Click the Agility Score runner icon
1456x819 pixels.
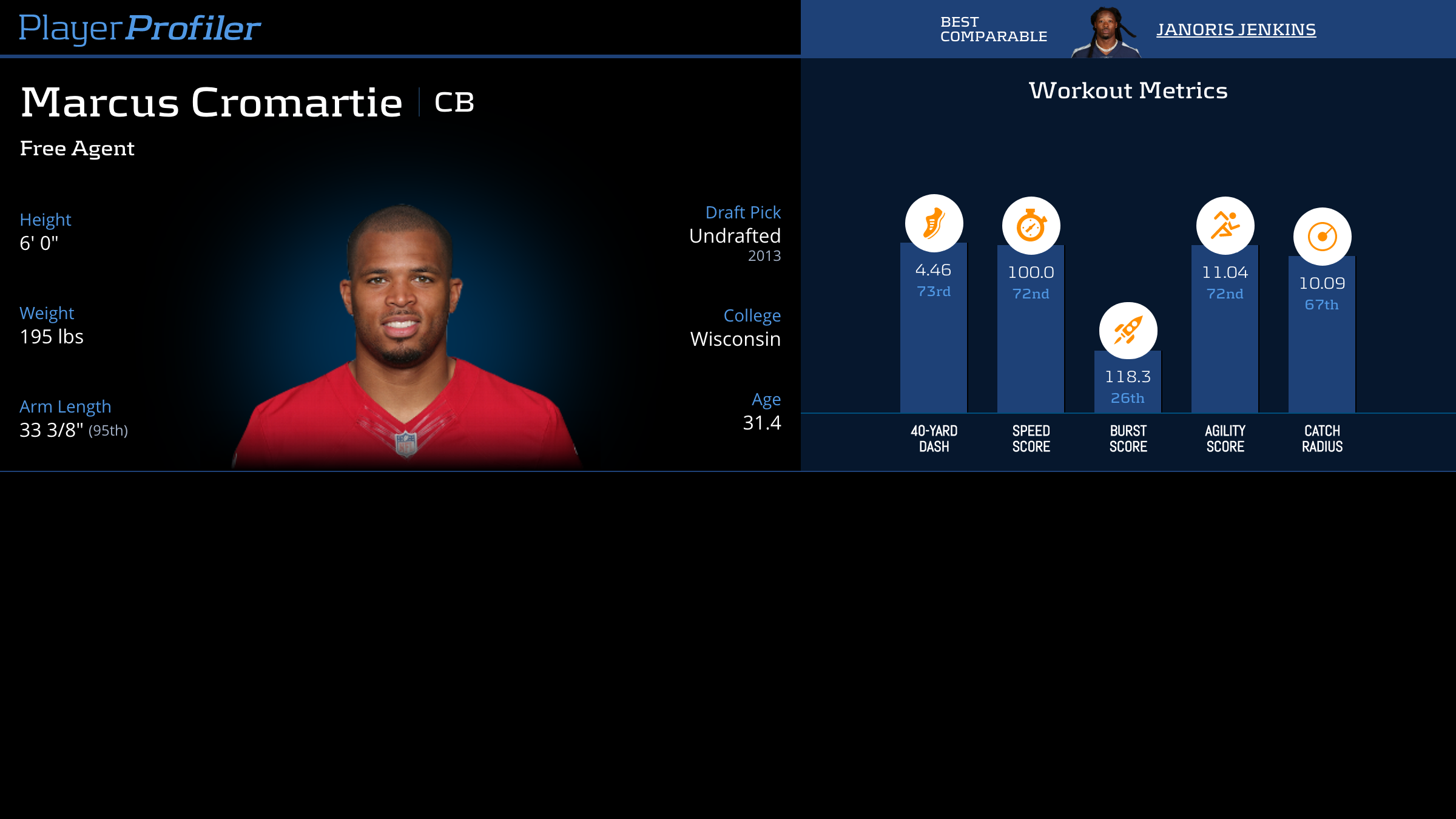1225,226
